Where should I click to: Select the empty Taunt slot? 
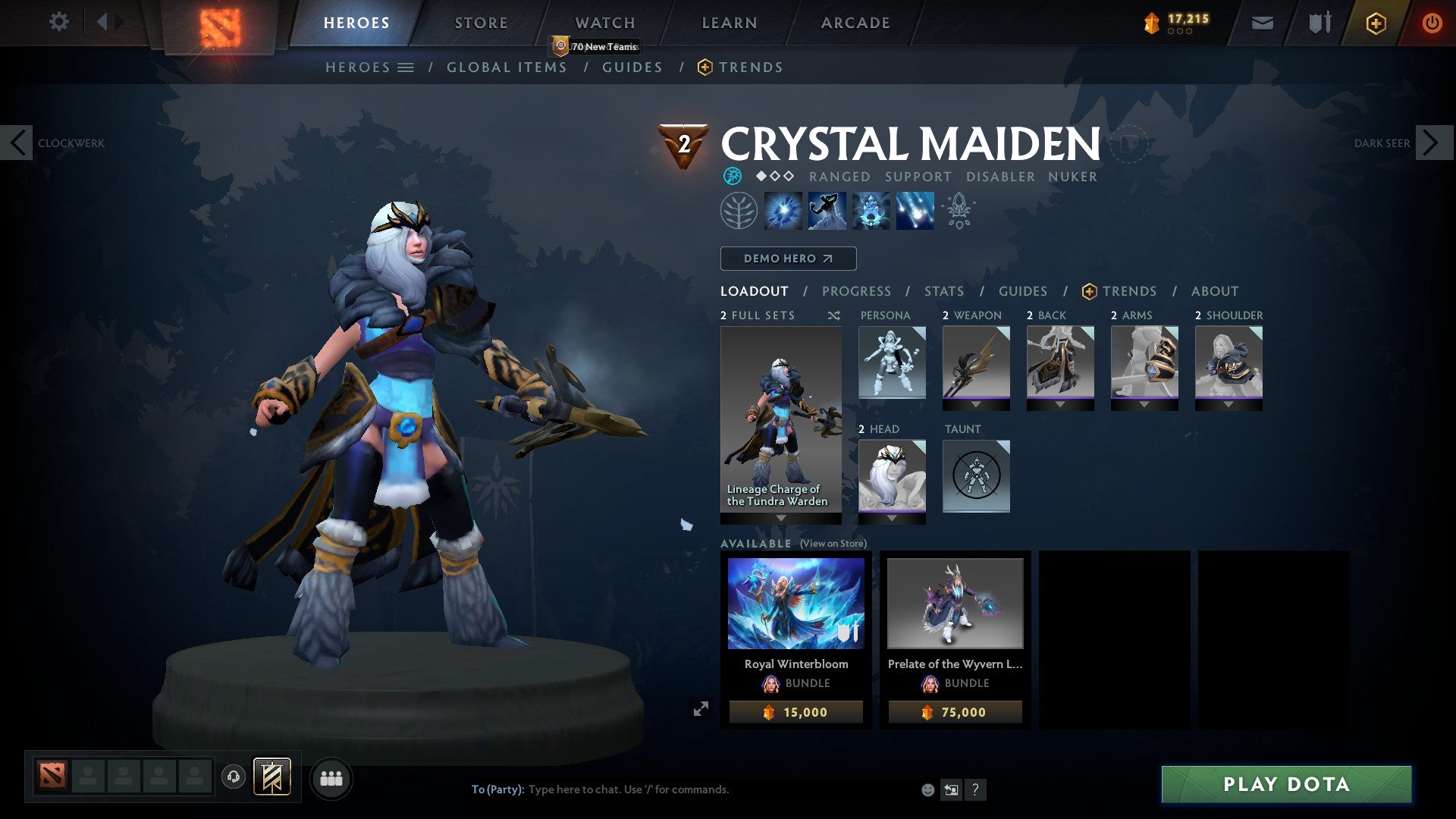976,476
